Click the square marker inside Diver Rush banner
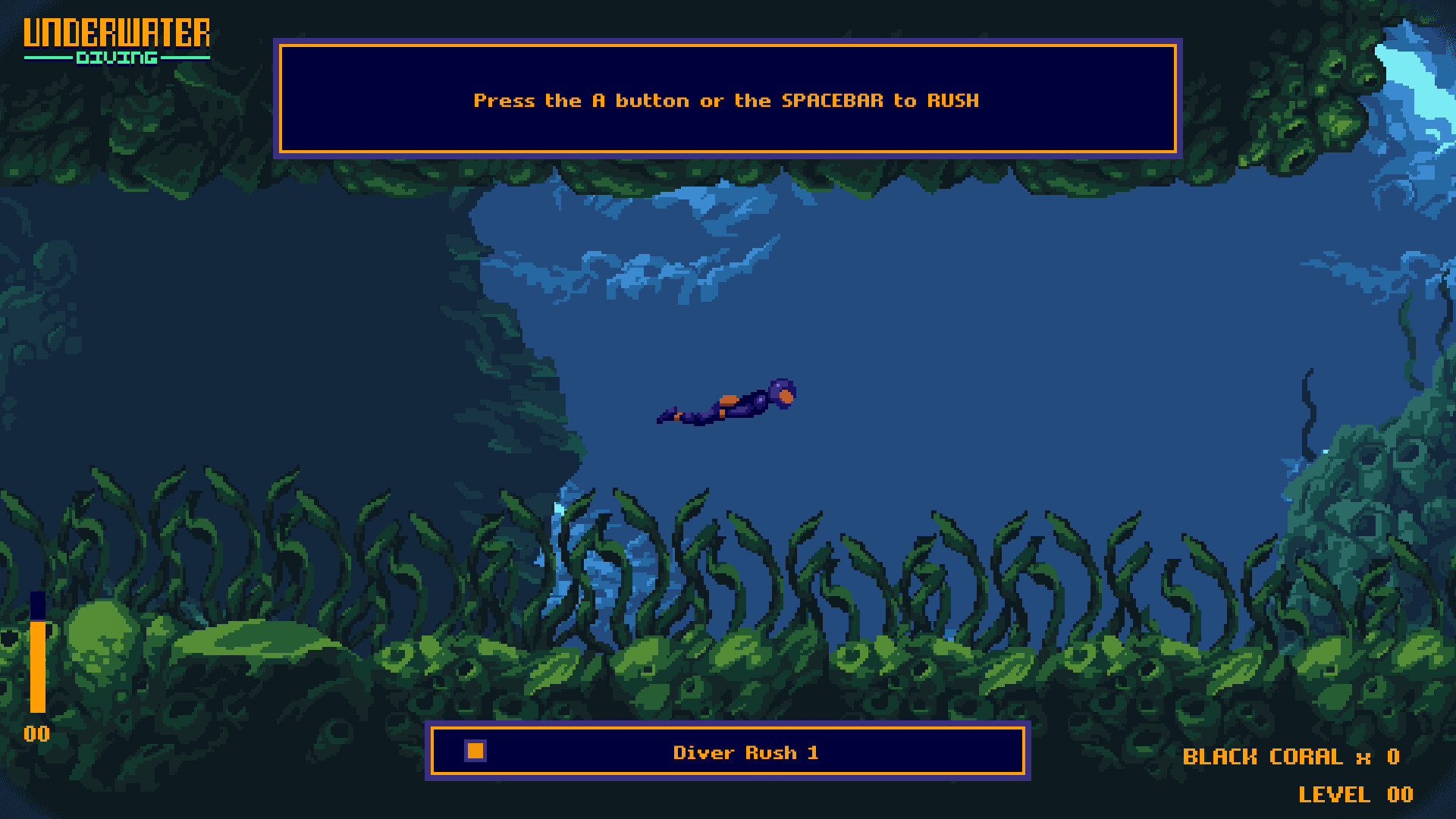 tap(475, 752)
